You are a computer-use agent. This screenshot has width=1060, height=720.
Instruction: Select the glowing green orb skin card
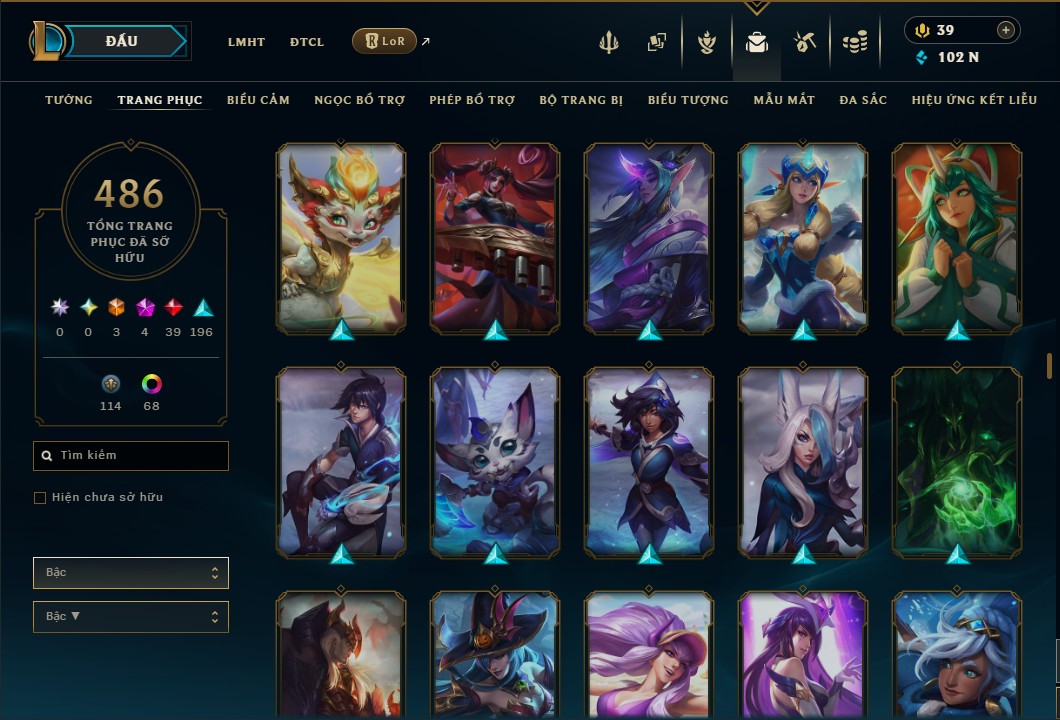[x=957, y=462]
